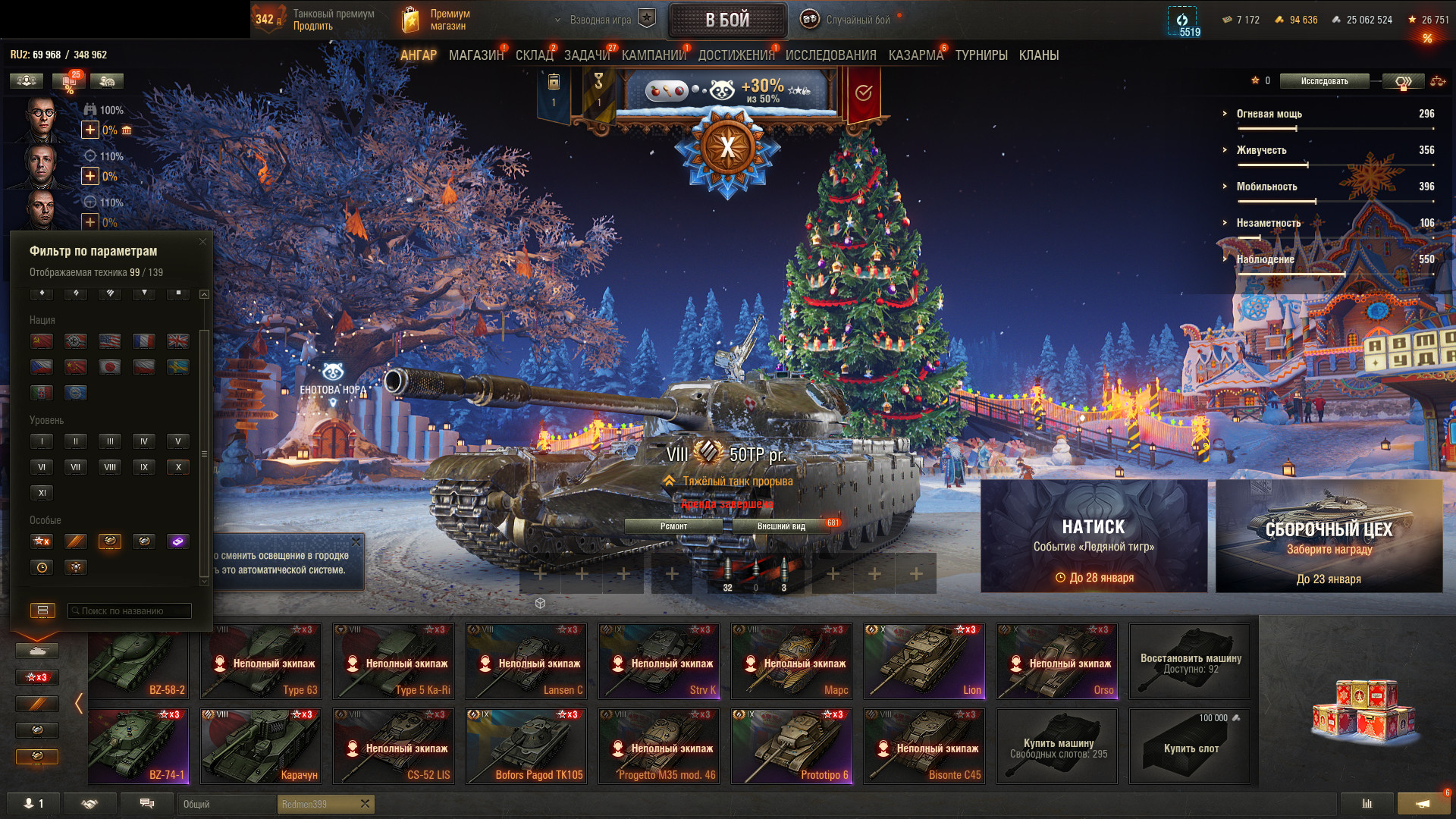The width and height of the screenshot is (1456, 819).
Task: Go to the КАЗАРМА tab
Action: (x=915, y=55)
